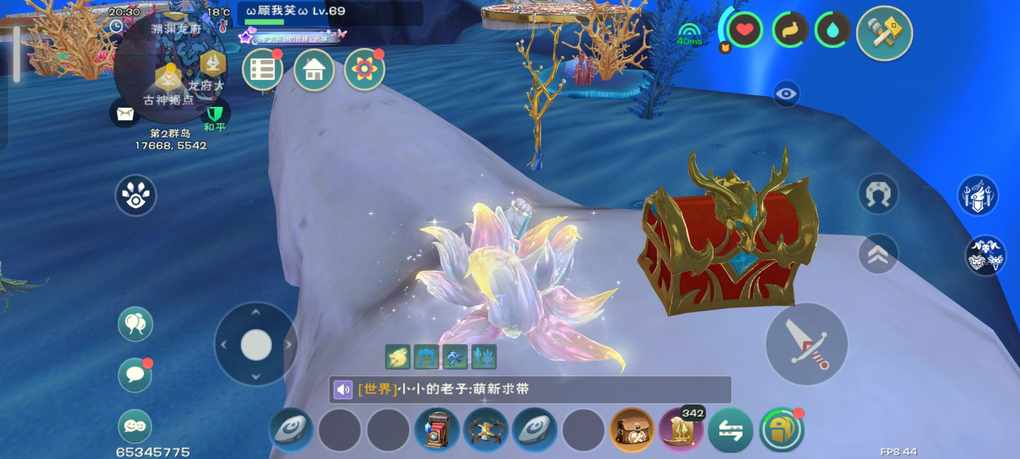Open the house home button
1020x459 pixels.
pyautogui.click(x=314, y=70)
